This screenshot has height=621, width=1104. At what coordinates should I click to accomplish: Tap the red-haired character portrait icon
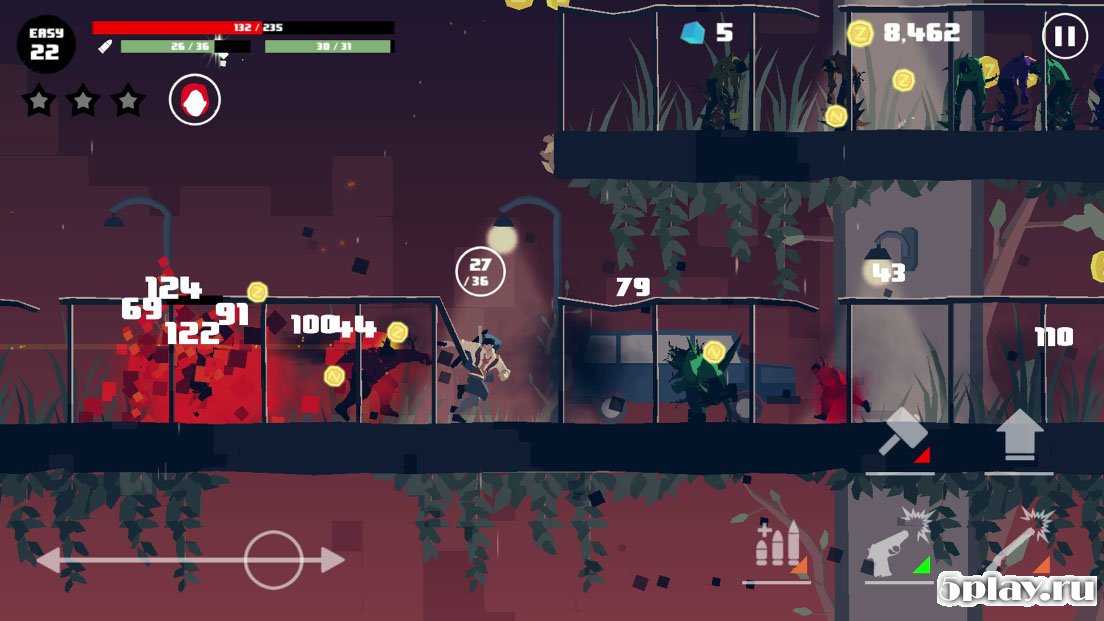click(x=194, y=100)
